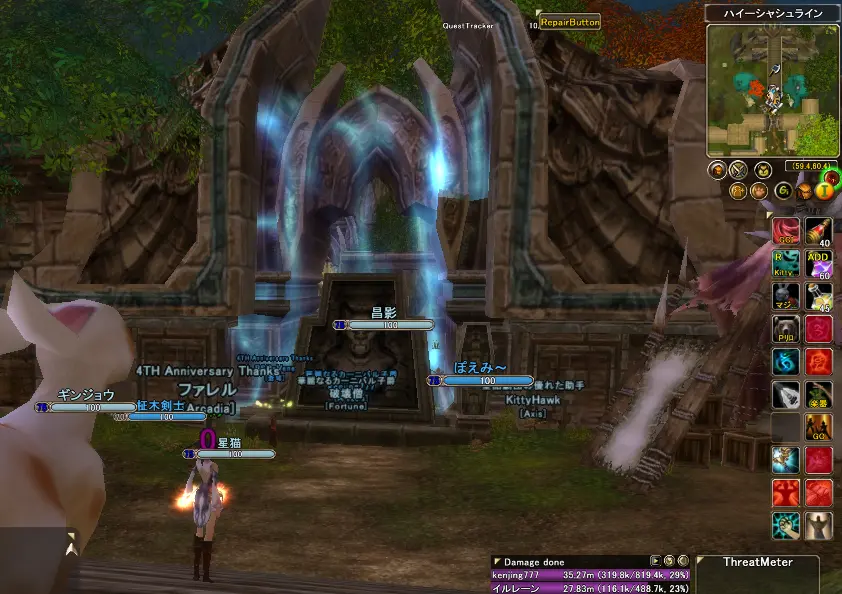Click the RepairButton at the top
The image size is (842, 594).
pos(570,21)
